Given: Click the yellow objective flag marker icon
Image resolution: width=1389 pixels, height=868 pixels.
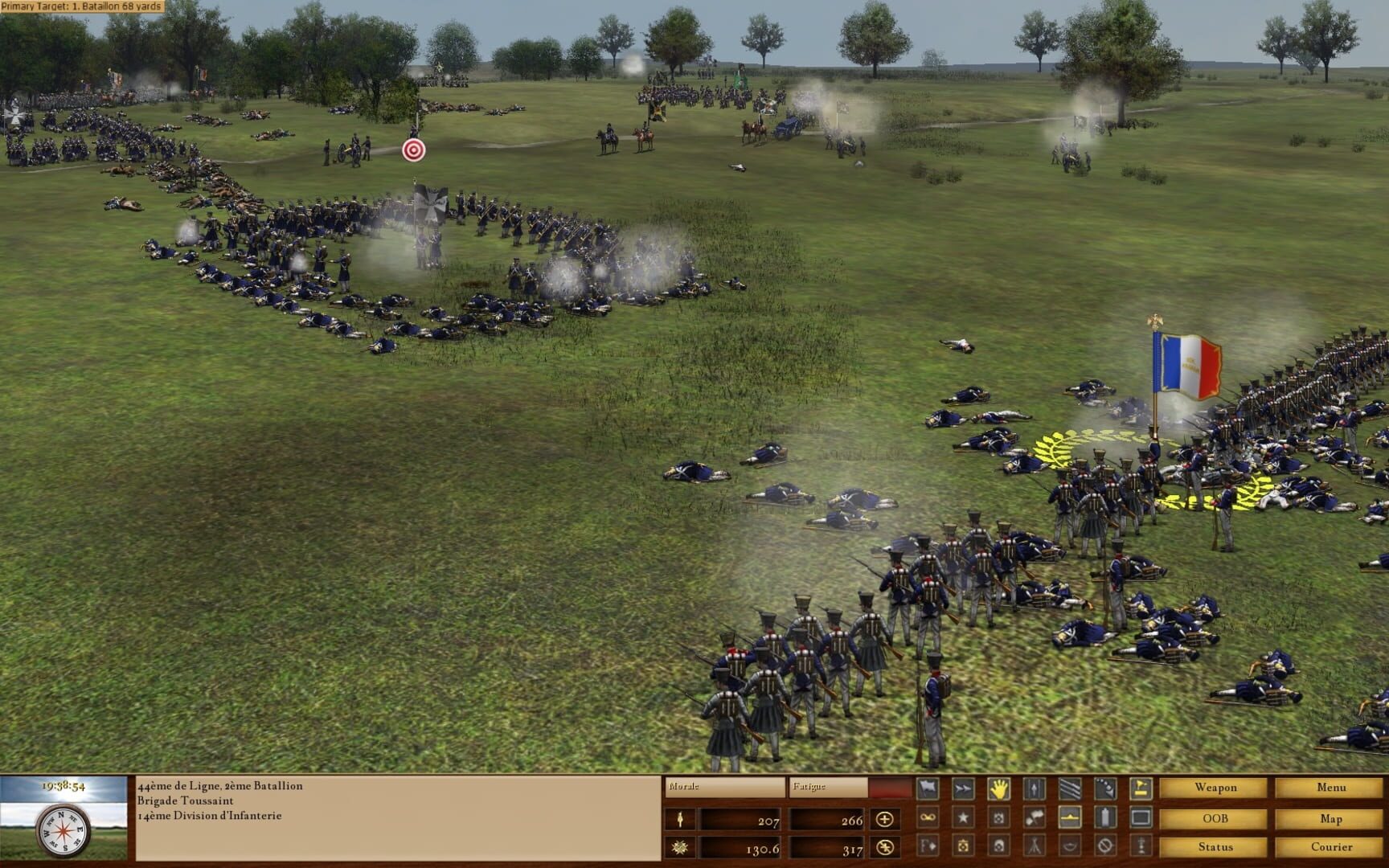Looking at the screenshot, I should tap(1140, 788).
